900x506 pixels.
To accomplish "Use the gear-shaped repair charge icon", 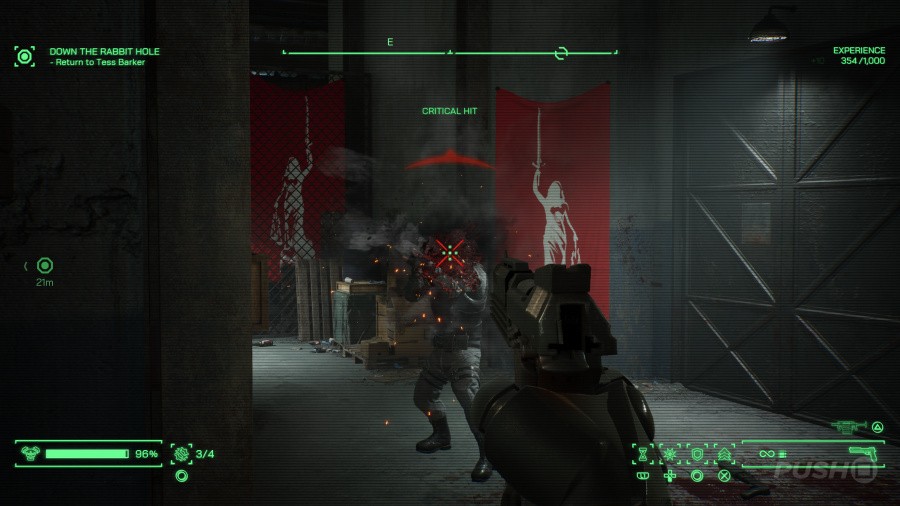I will click(x=181, y=454).
